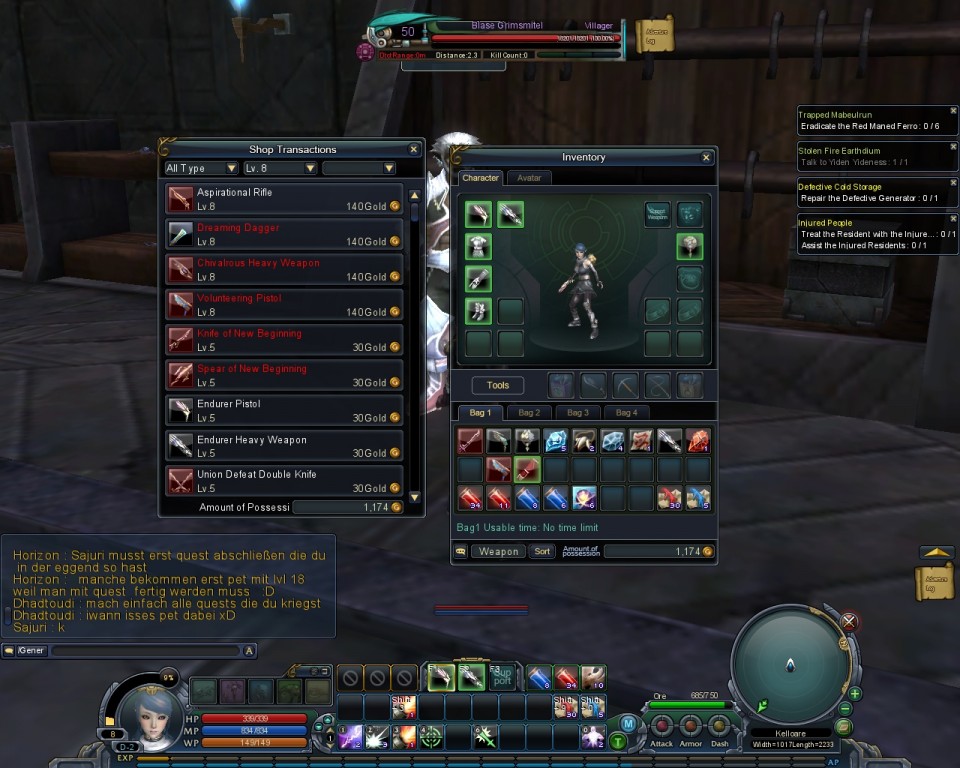The width and height of the screenshot is (960, 768).
Task: Select the Aspirational Rifle shop item
Action: click(x=284, y=199)
